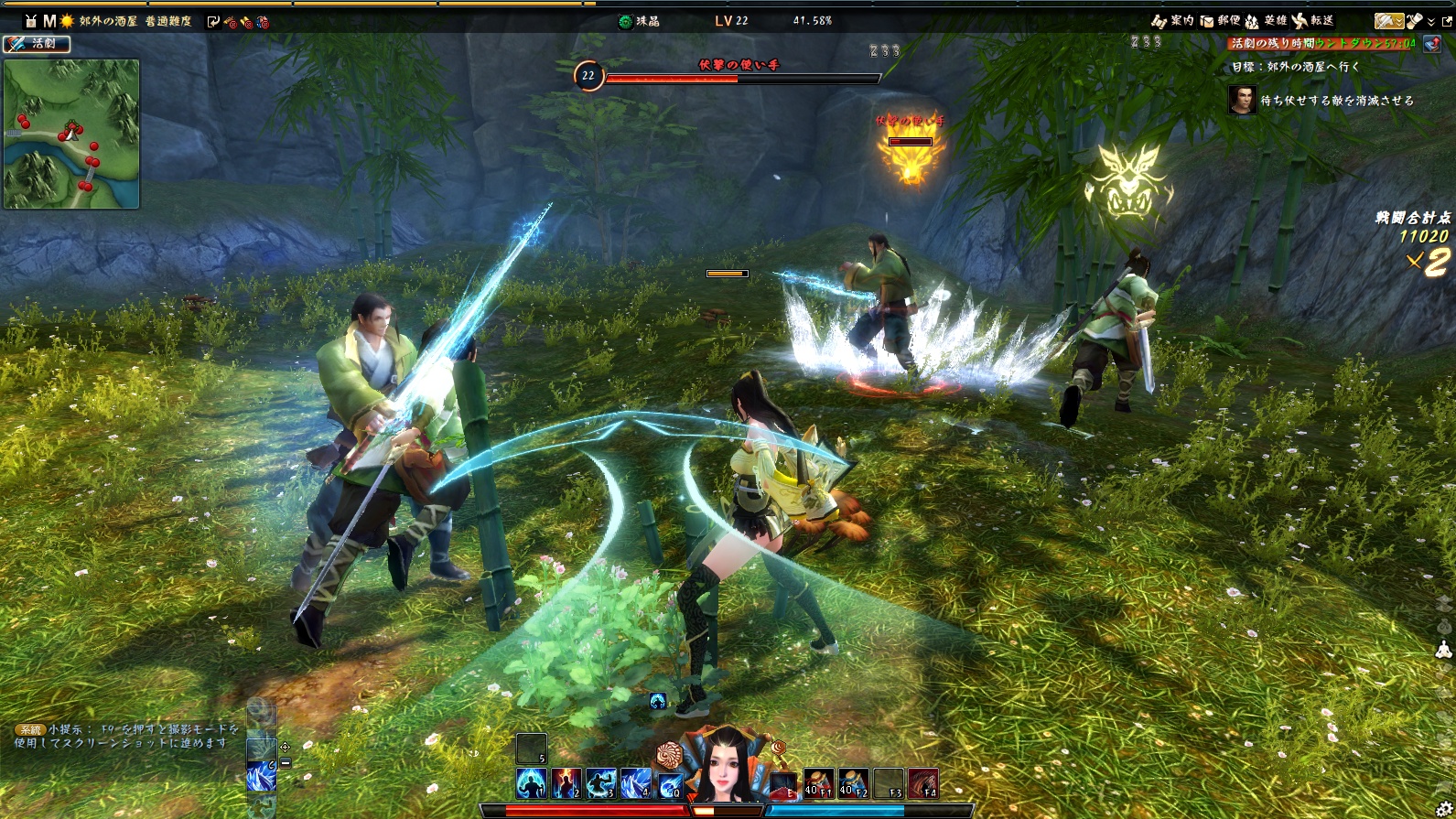Click the quest objective NPC portrait
Image resolution: width=1456 pixels, height=819 pixels.
(x=1242, y=100)
